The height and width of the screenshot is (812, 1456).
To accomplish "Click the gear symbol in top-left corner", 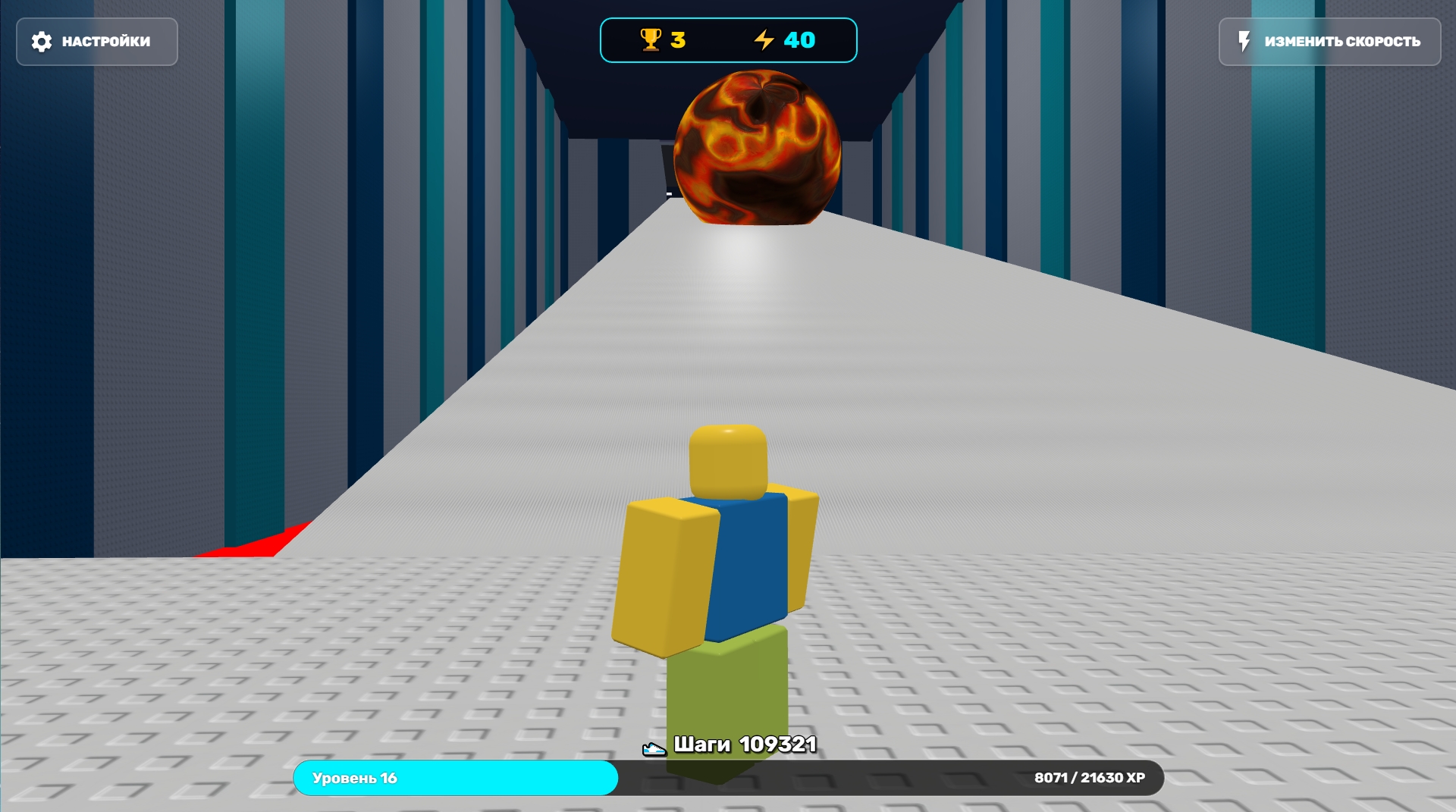I will (x=42, y=42).
